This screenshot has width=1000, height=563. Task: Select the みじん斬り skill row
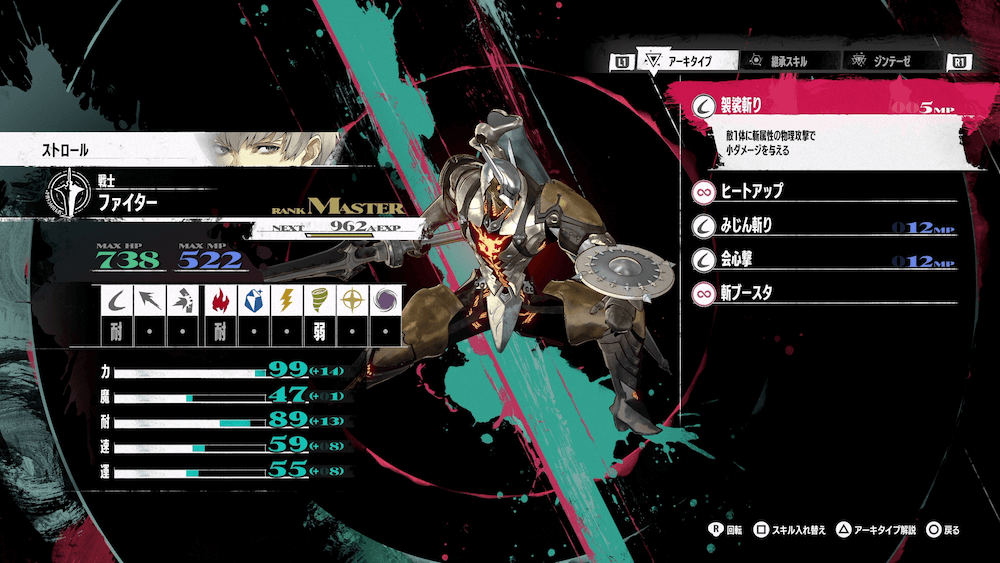pos(820,225)
